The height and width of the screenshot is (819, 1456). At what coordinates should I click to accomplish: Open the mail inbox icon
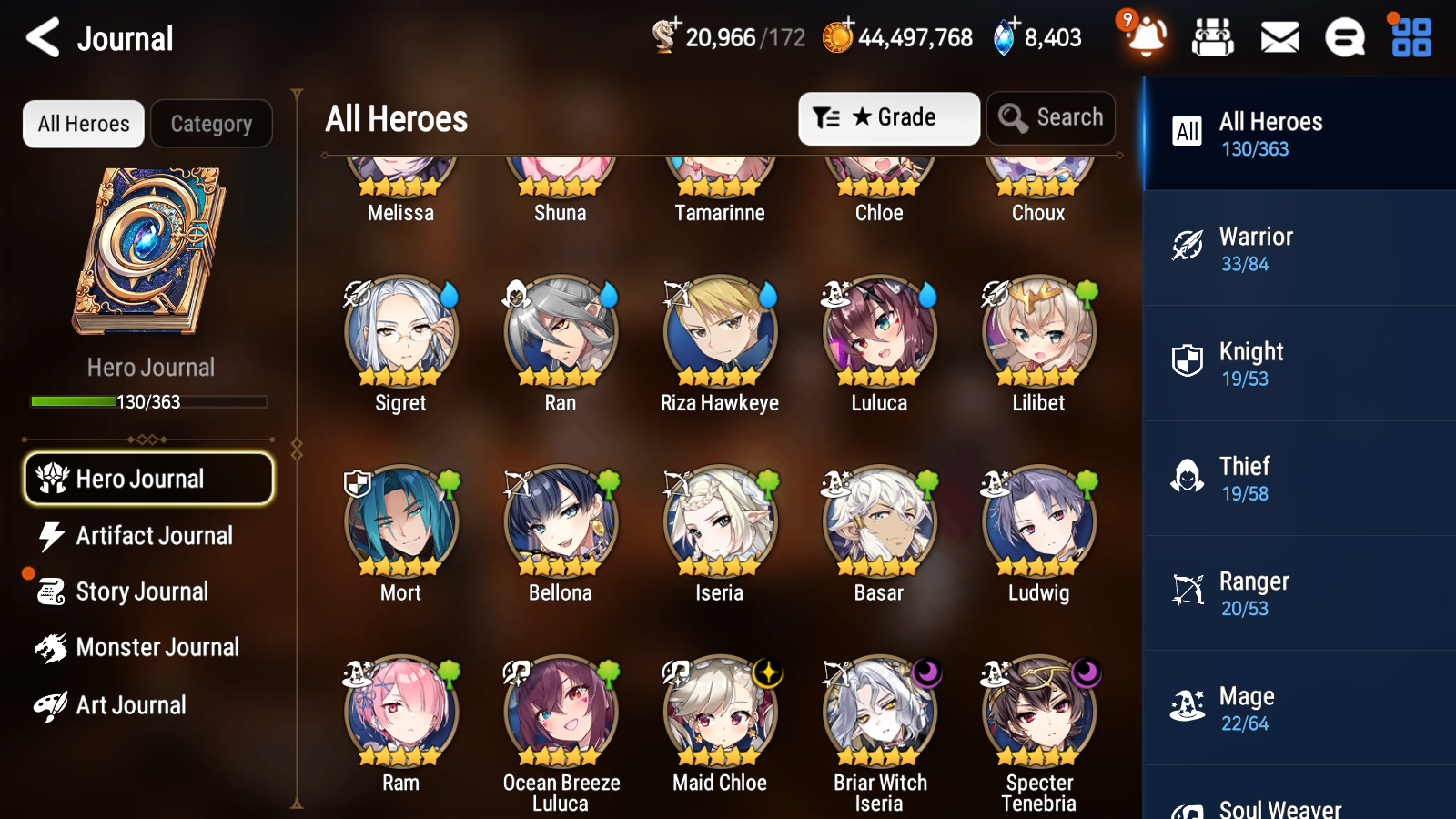1279,37
